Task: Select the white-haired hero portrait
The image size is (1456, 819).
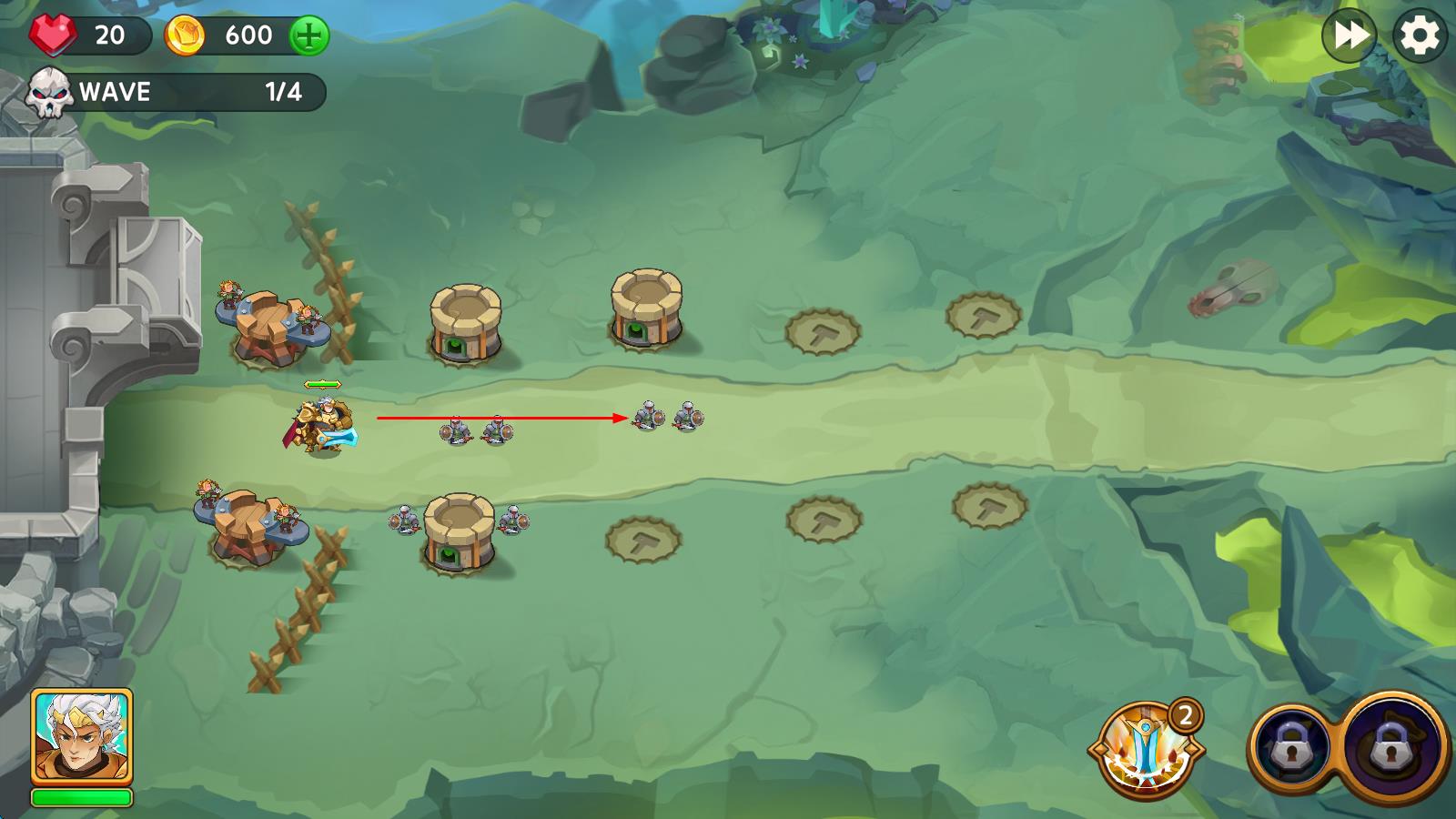Action: [82, 735]
